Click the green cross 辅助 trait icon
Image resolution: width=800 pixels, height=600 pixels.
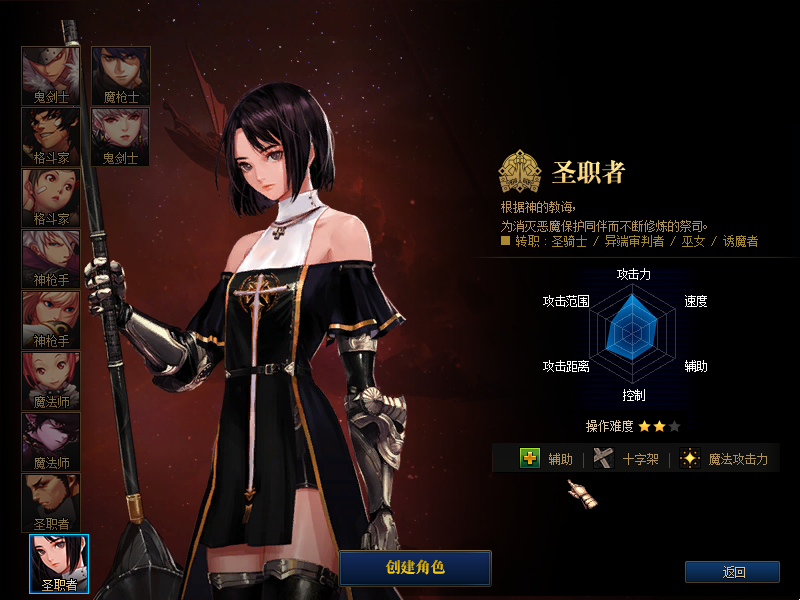[530, 458]
